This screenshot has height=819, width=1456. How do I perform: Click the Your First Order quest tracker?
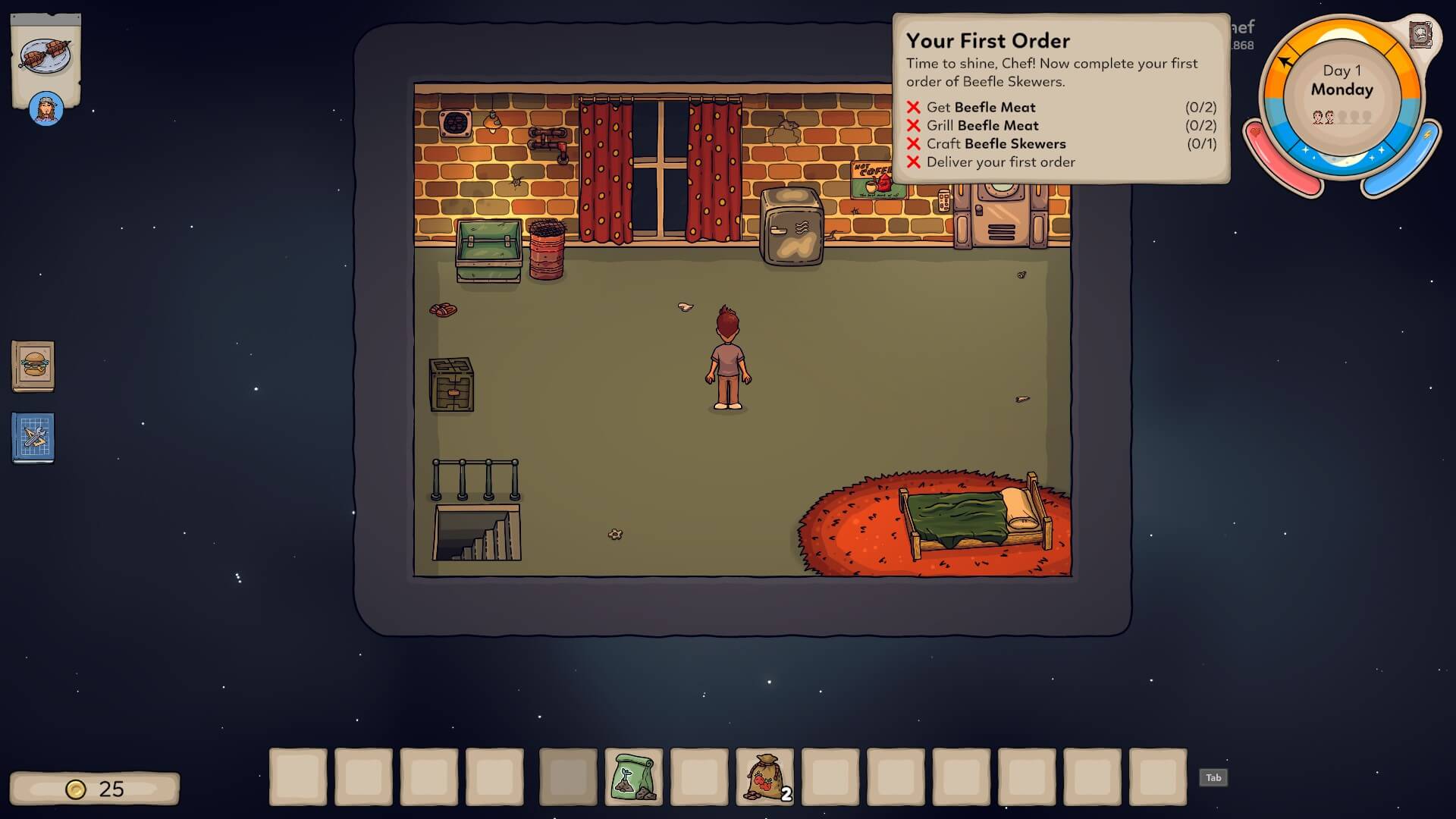(1060, 99)
